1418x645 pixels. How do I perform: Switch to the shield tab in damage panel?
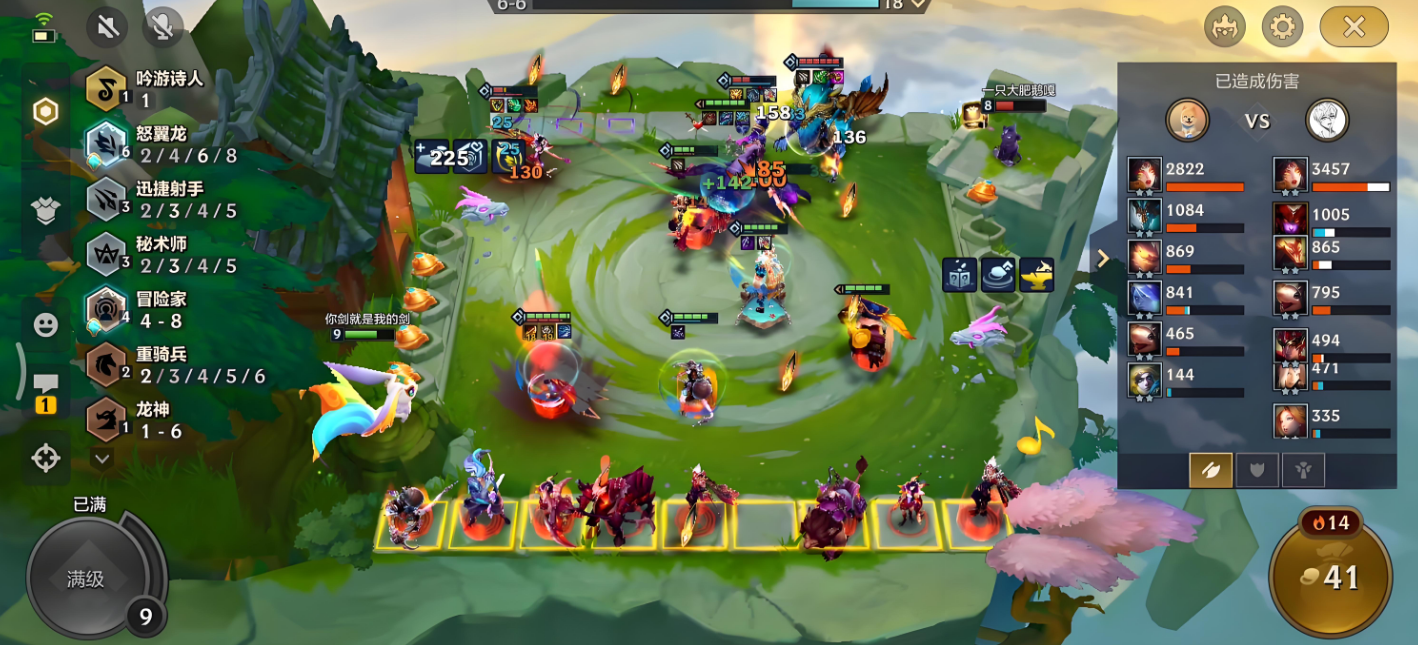tap(1257, 470)
